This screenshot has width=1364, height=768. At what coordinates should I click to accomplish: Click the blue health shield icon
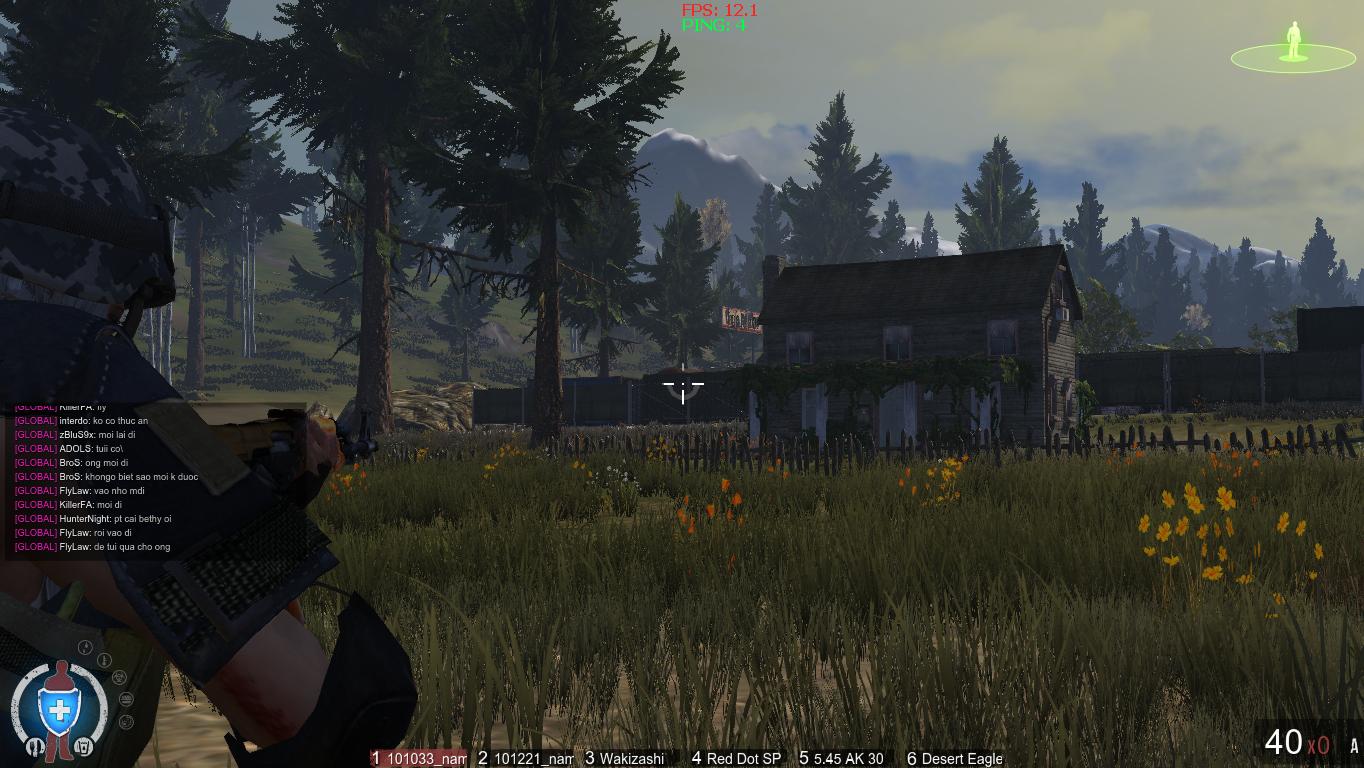point(58,709)
